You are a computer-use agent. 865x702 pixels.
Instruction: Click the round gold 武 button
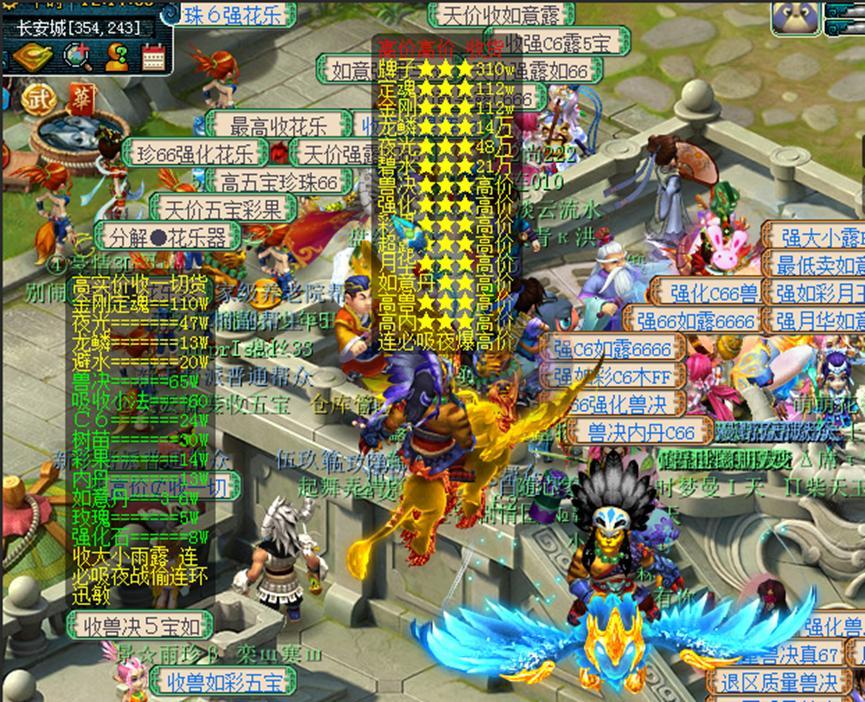[x=38, y=98]
